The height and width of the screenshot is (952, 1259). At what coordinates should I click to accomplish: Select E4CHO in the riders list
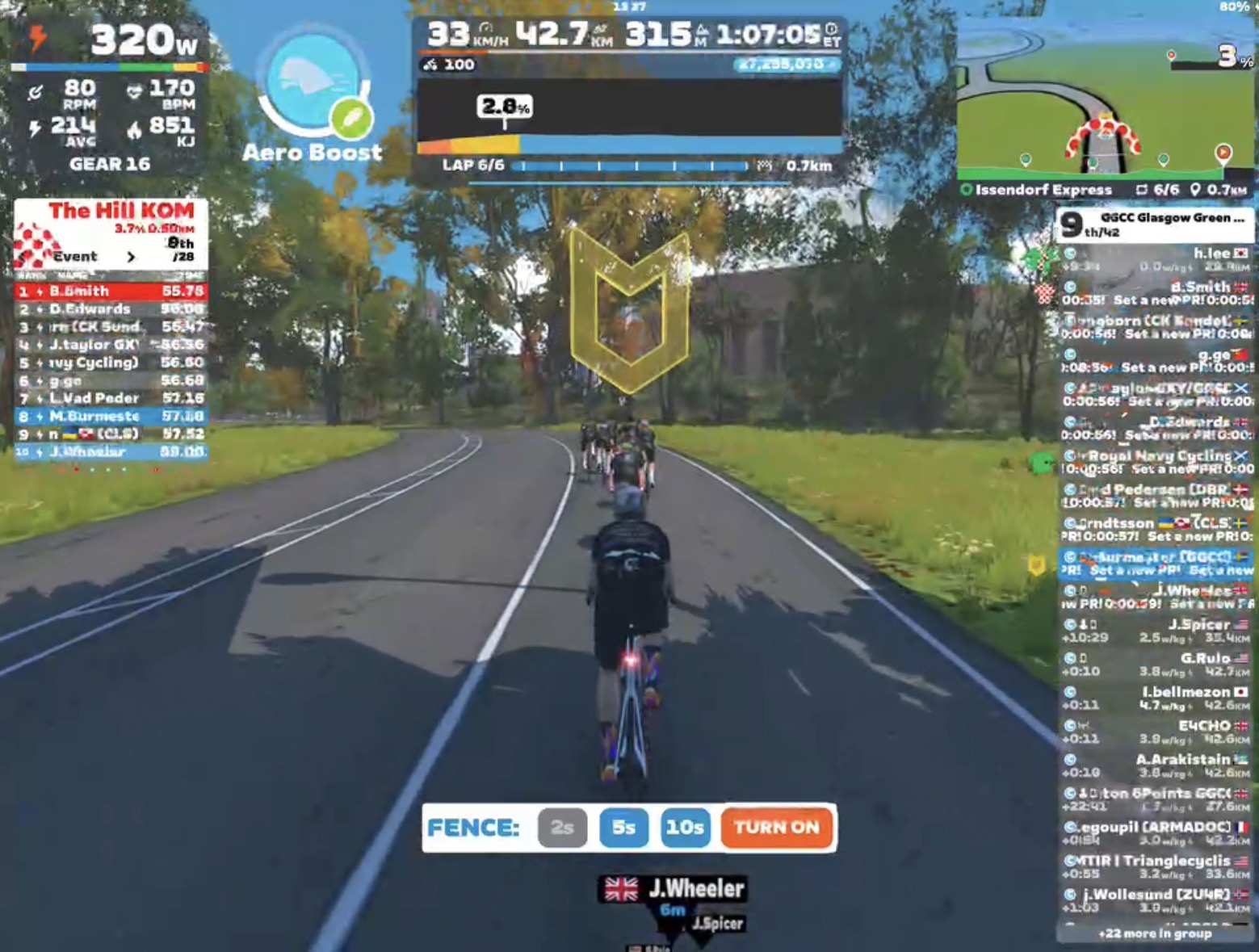[1155, 732]
